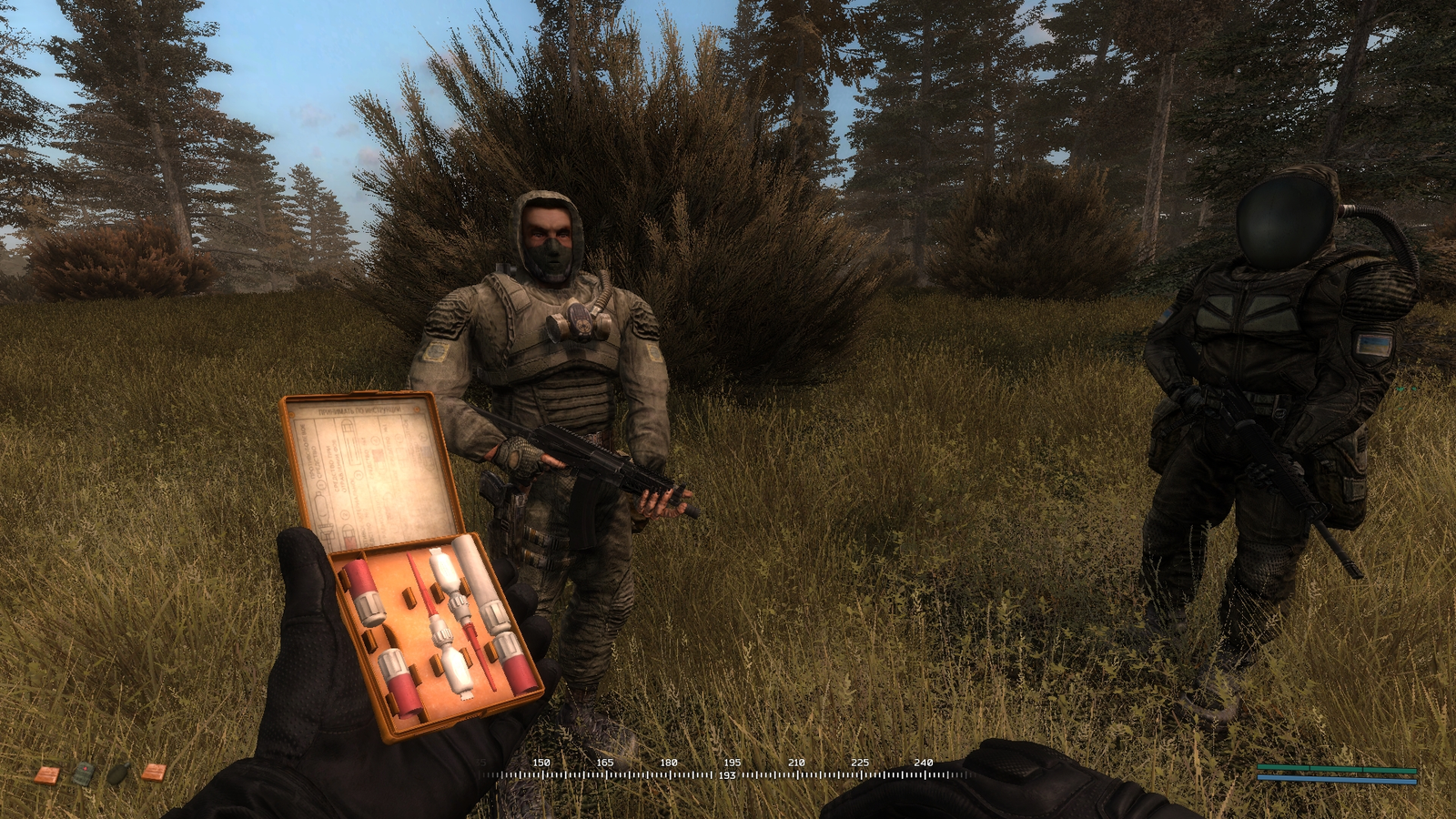1456x819 pixels.
Task: Select the bandage quick-slot icon
Action: [84, 773]
